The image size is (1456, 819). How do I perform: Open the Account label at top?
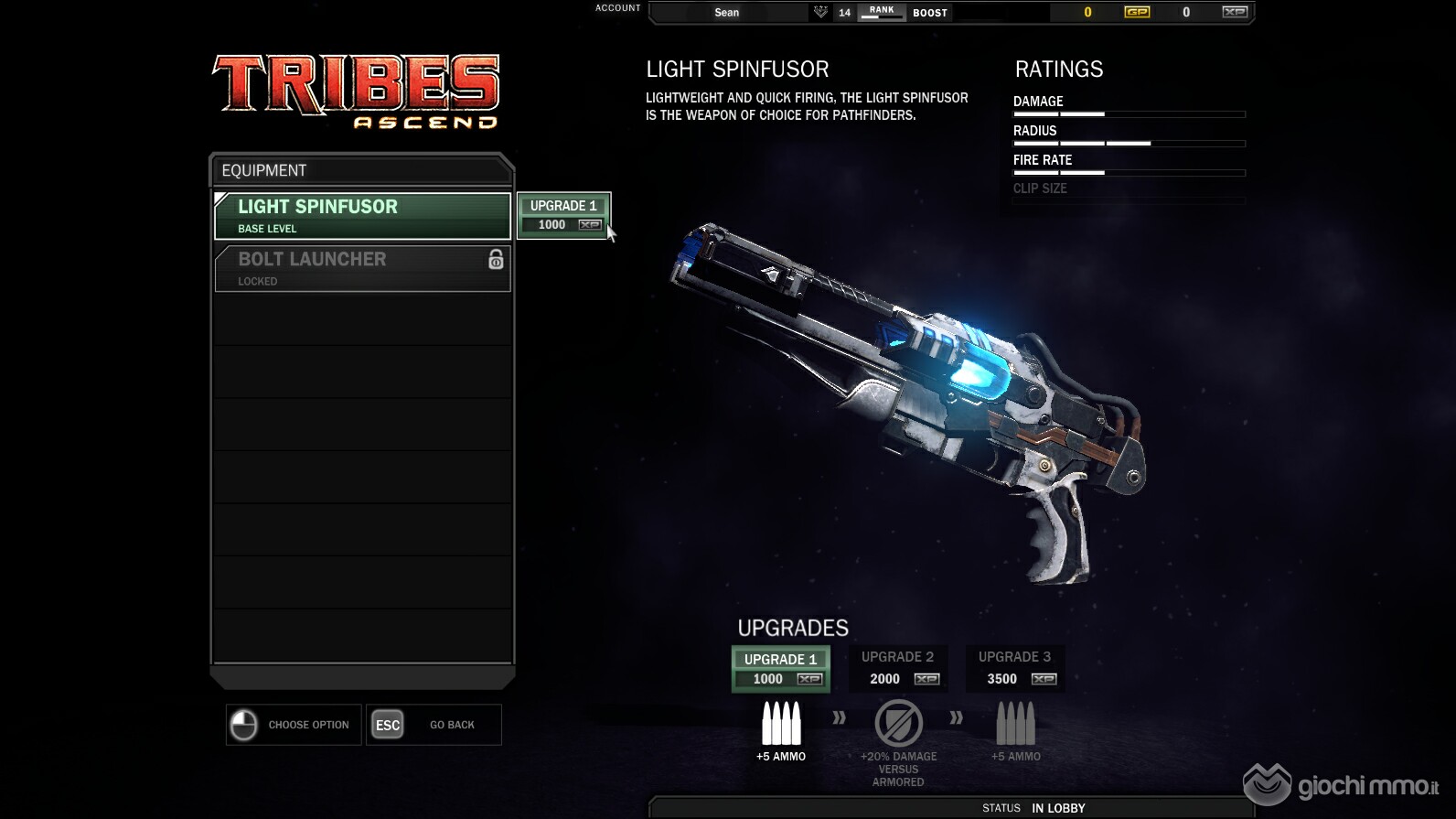point(618,8)
